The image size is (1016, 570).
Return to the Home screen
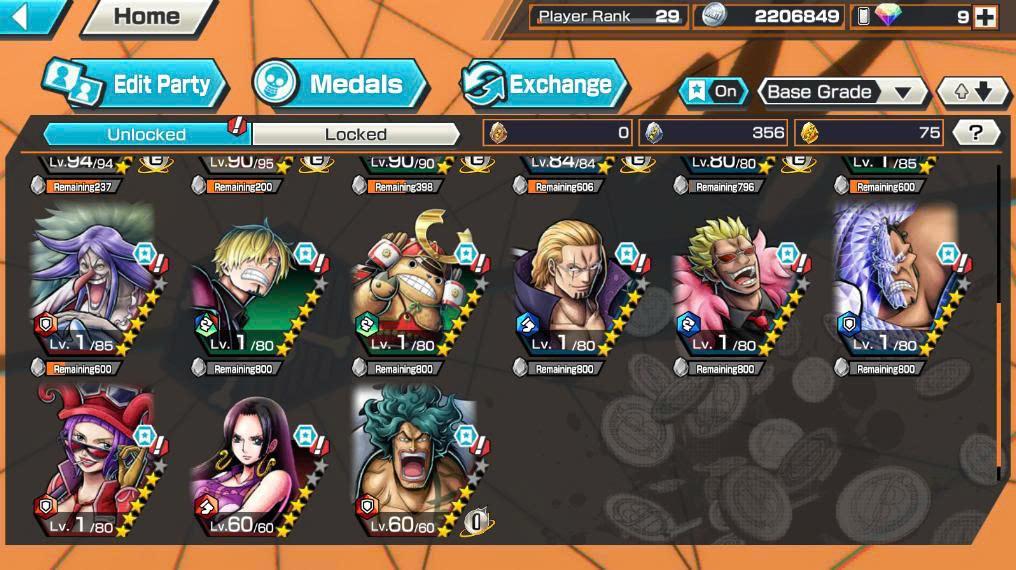pyautogui.click(x=146, y=16)
